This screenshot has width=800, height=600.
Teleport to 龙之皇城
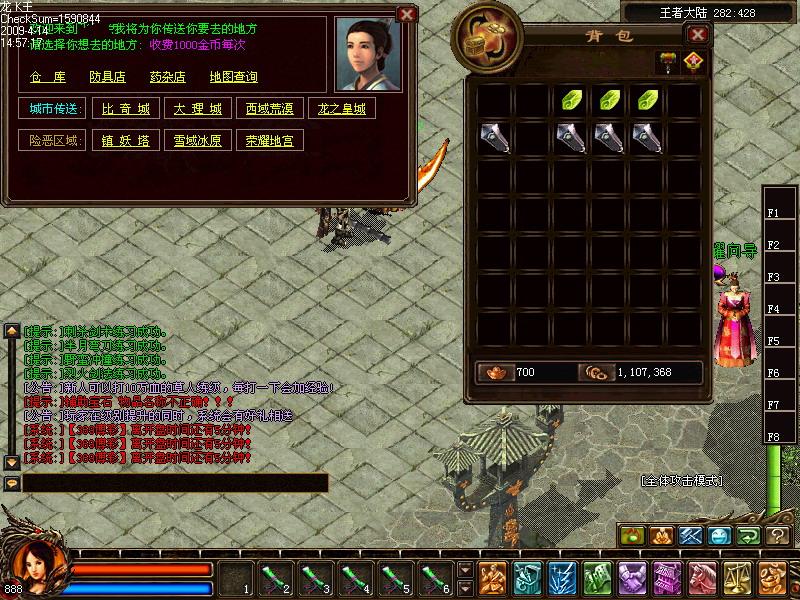[x=342, y=108]
